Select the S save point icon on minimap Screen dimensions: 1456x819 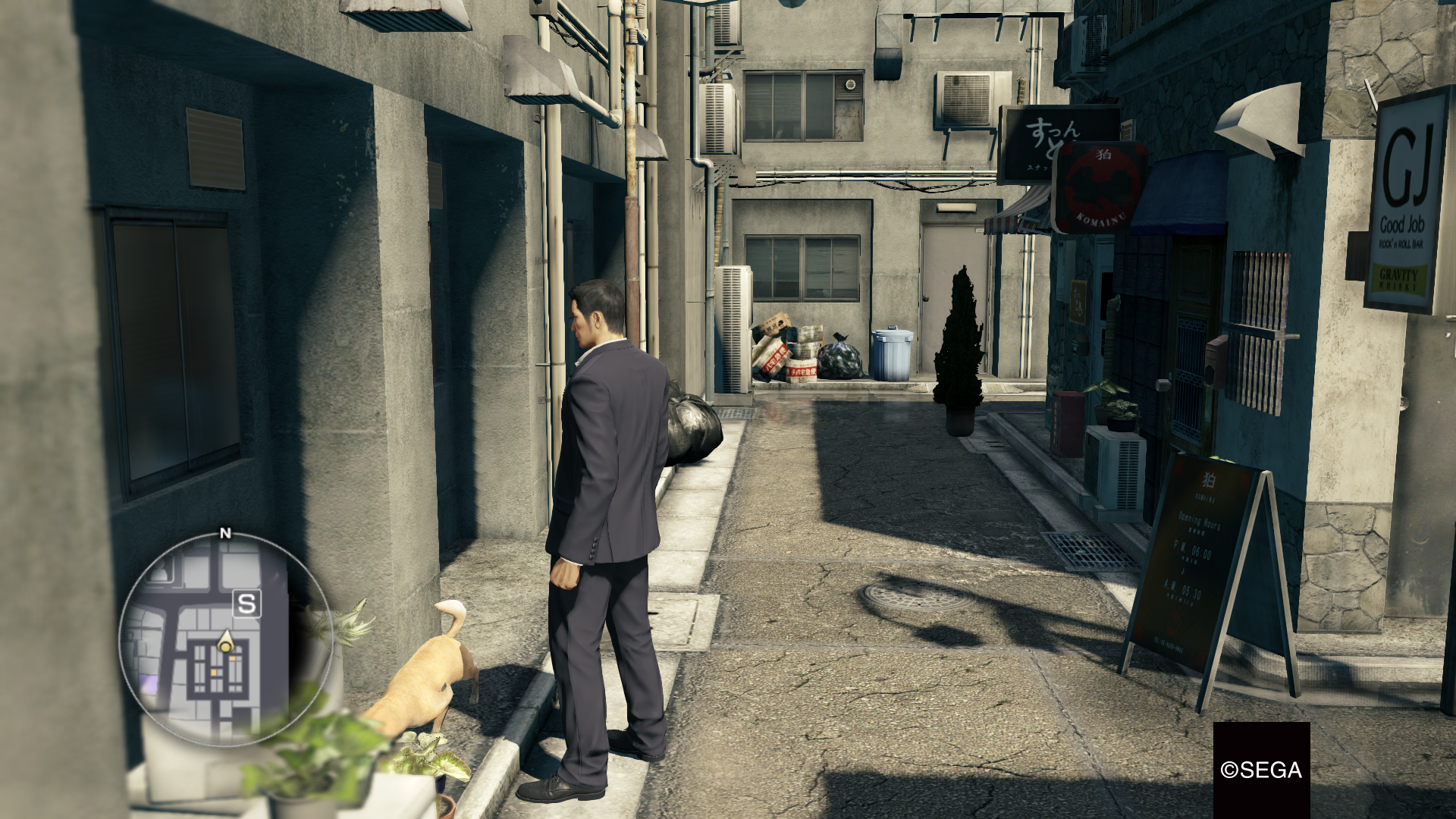246,603
